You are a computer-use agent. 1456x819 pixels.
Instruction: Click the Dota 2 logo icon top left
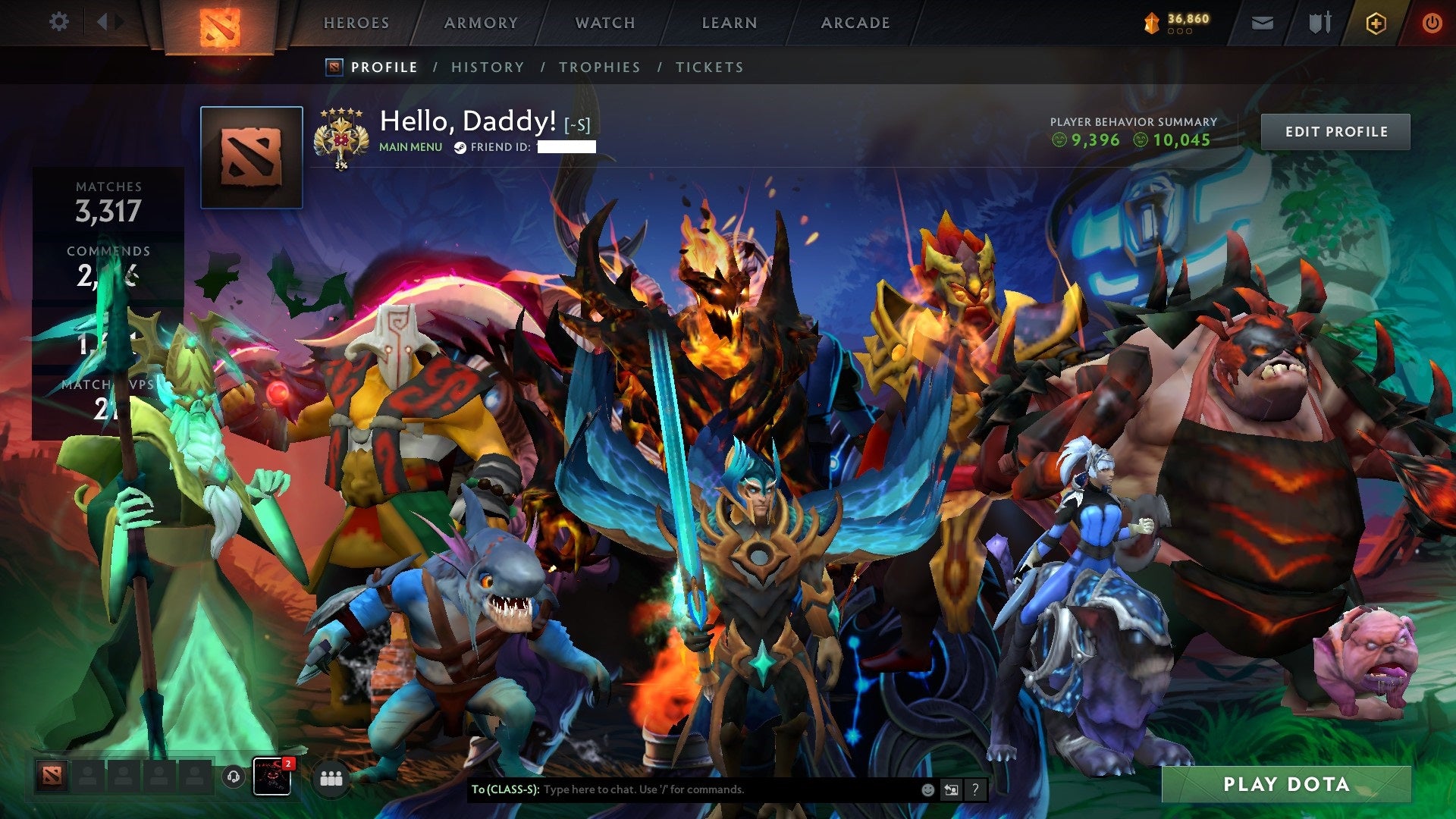pos(218,22)
